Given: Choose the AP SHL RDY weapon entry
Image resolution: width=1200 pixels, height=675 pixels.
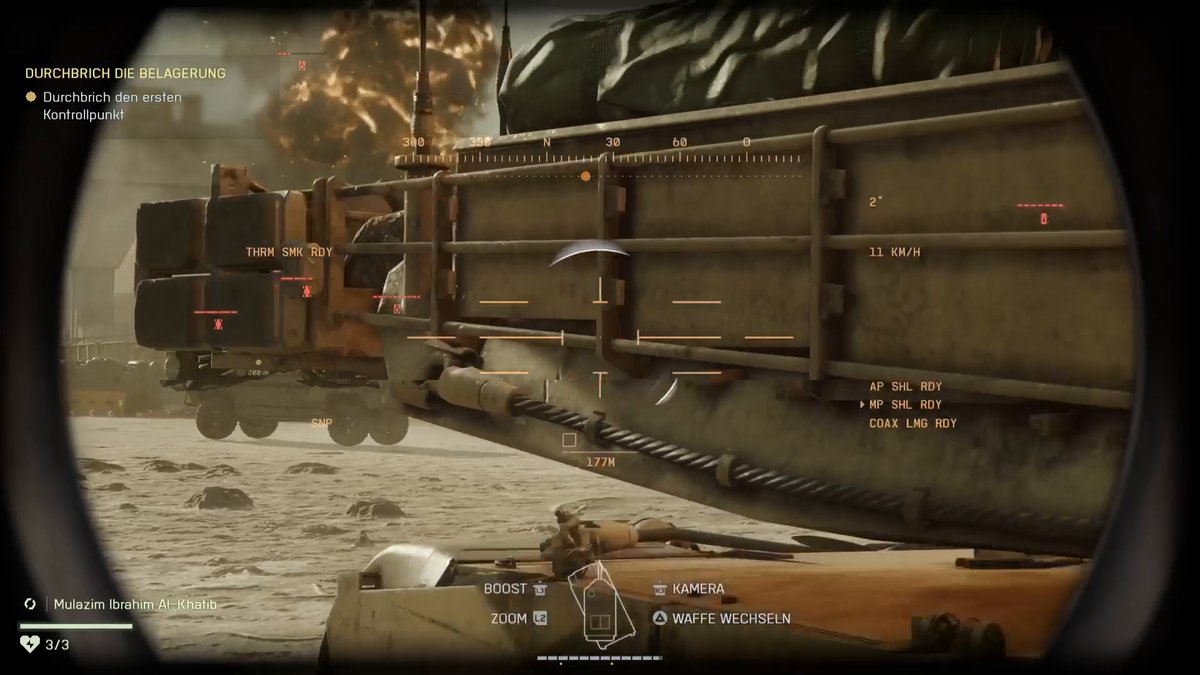Looking at the screenshot, I should tap(905, 387).
